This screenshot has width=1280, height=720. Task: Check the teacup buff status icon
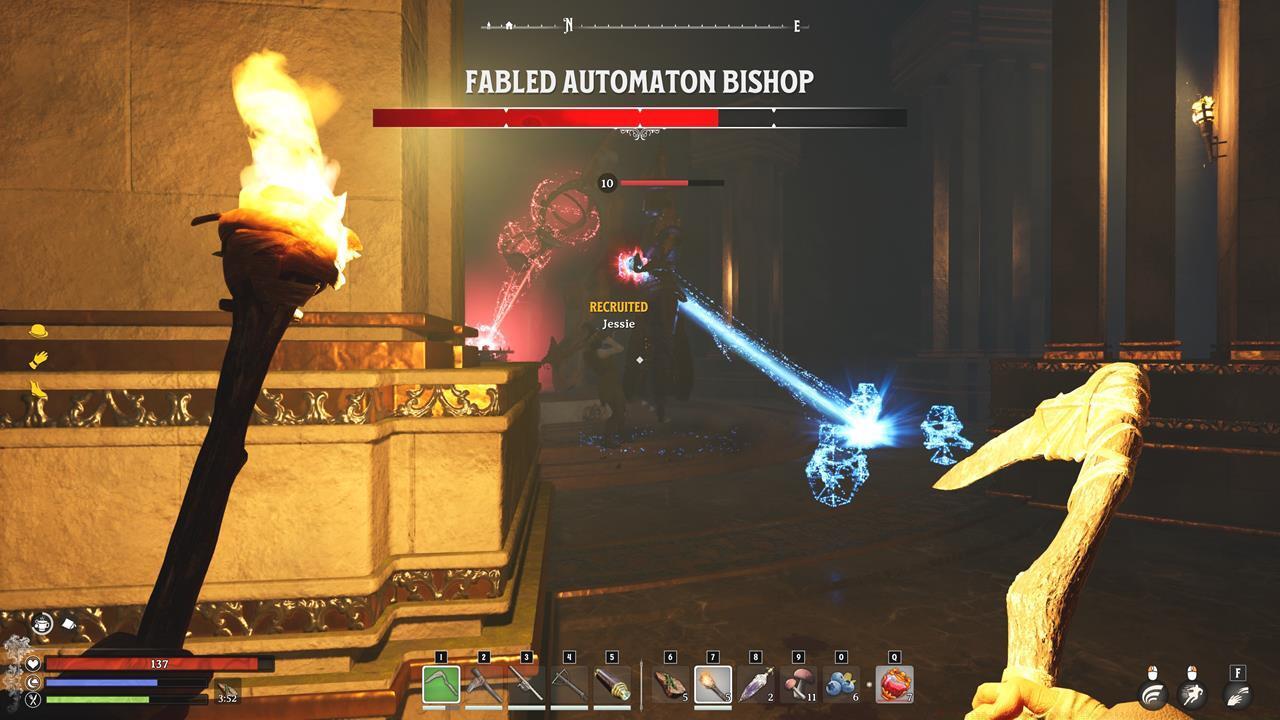tap(41, 622)
